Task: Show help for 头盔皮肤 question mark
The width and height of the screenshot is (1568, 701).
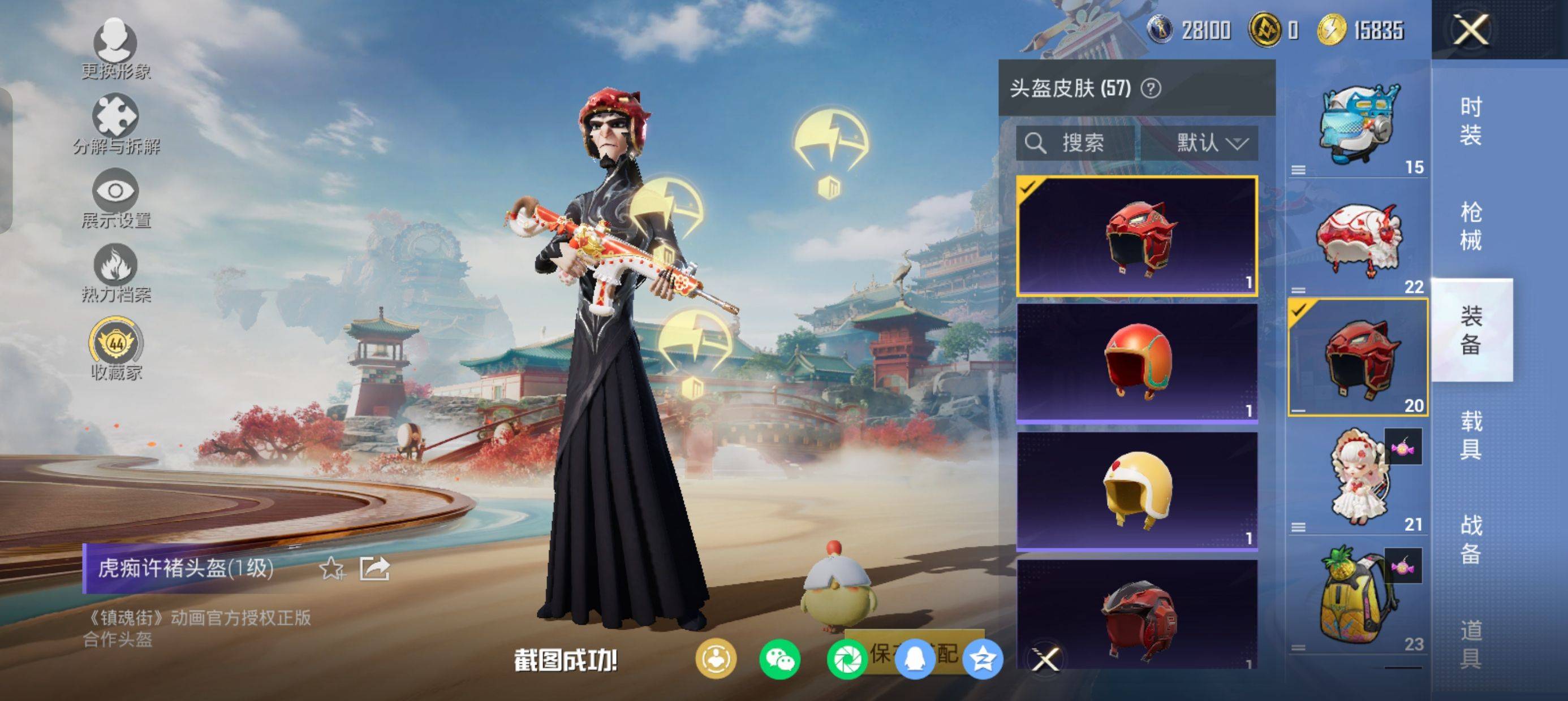Action: click(x=1151, y=89)
